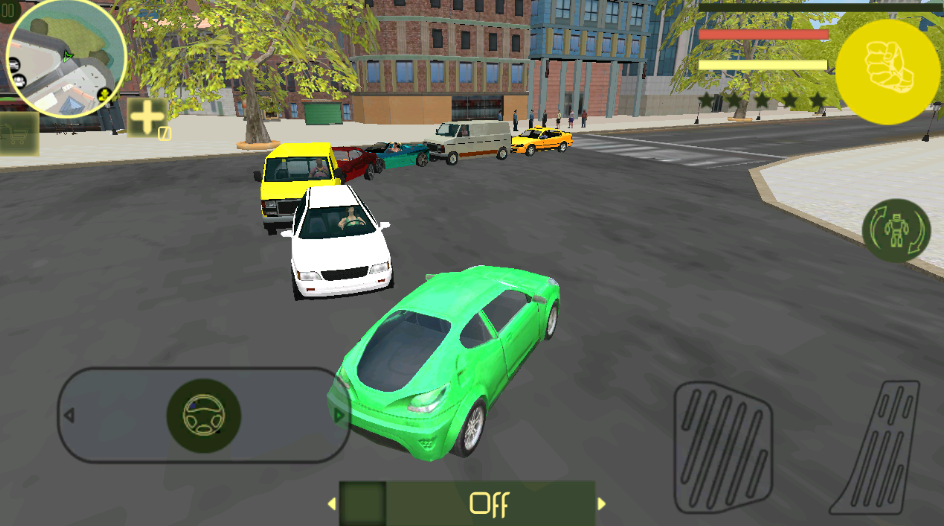The image size is (944, 526).
Task: Click the left arrow beside the Off selector
Action: (331, 504)
